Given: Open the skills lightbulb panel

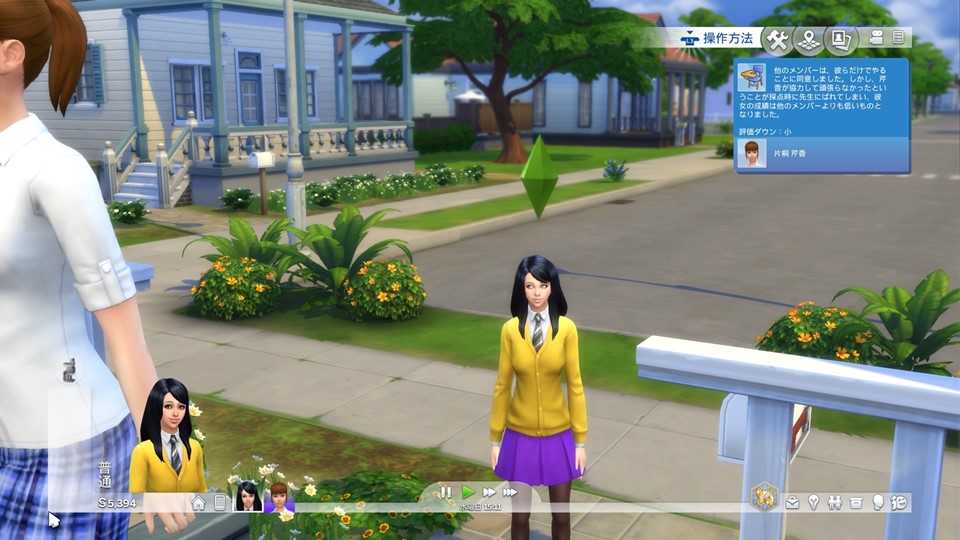Looking at the screenshot, I should pos(814,502).
